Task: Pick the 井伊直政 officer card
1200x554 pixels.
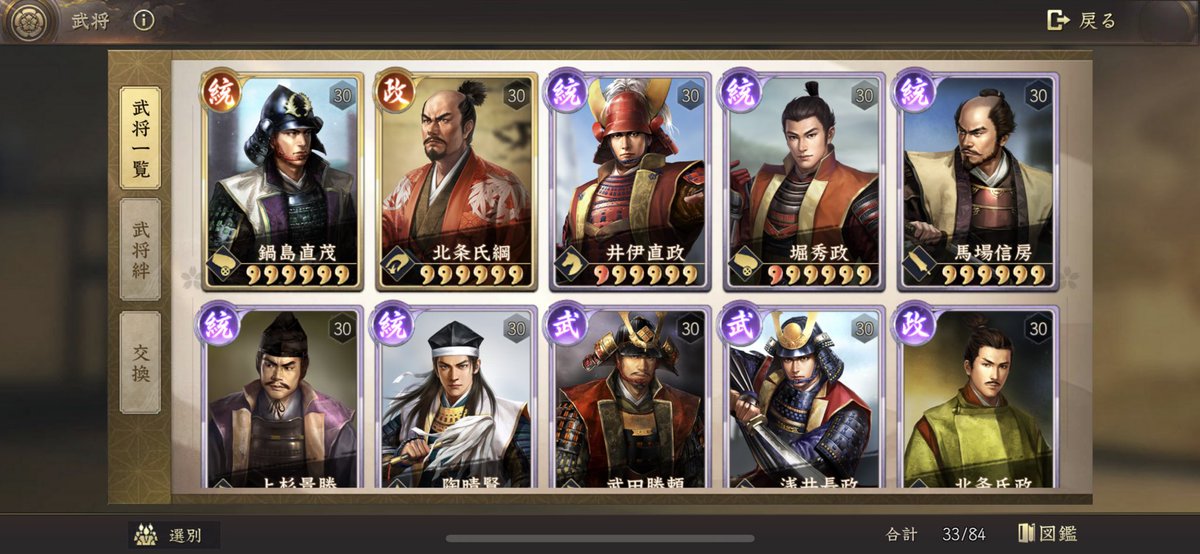Action: [x=630, y=180]
